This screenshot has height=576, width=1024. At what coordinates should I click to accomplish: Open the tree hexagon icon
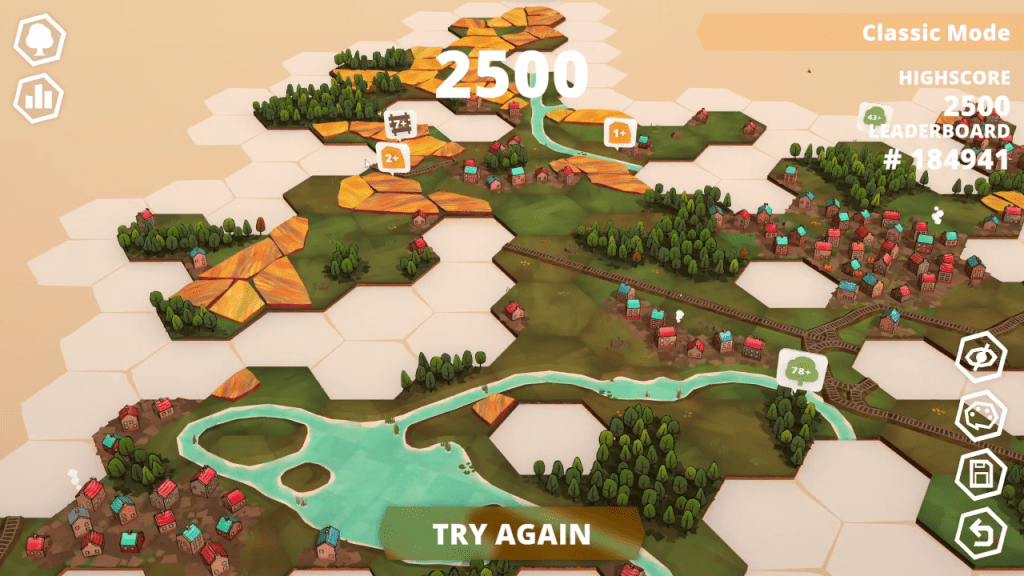pyautogui.click(x=39, y=41)
